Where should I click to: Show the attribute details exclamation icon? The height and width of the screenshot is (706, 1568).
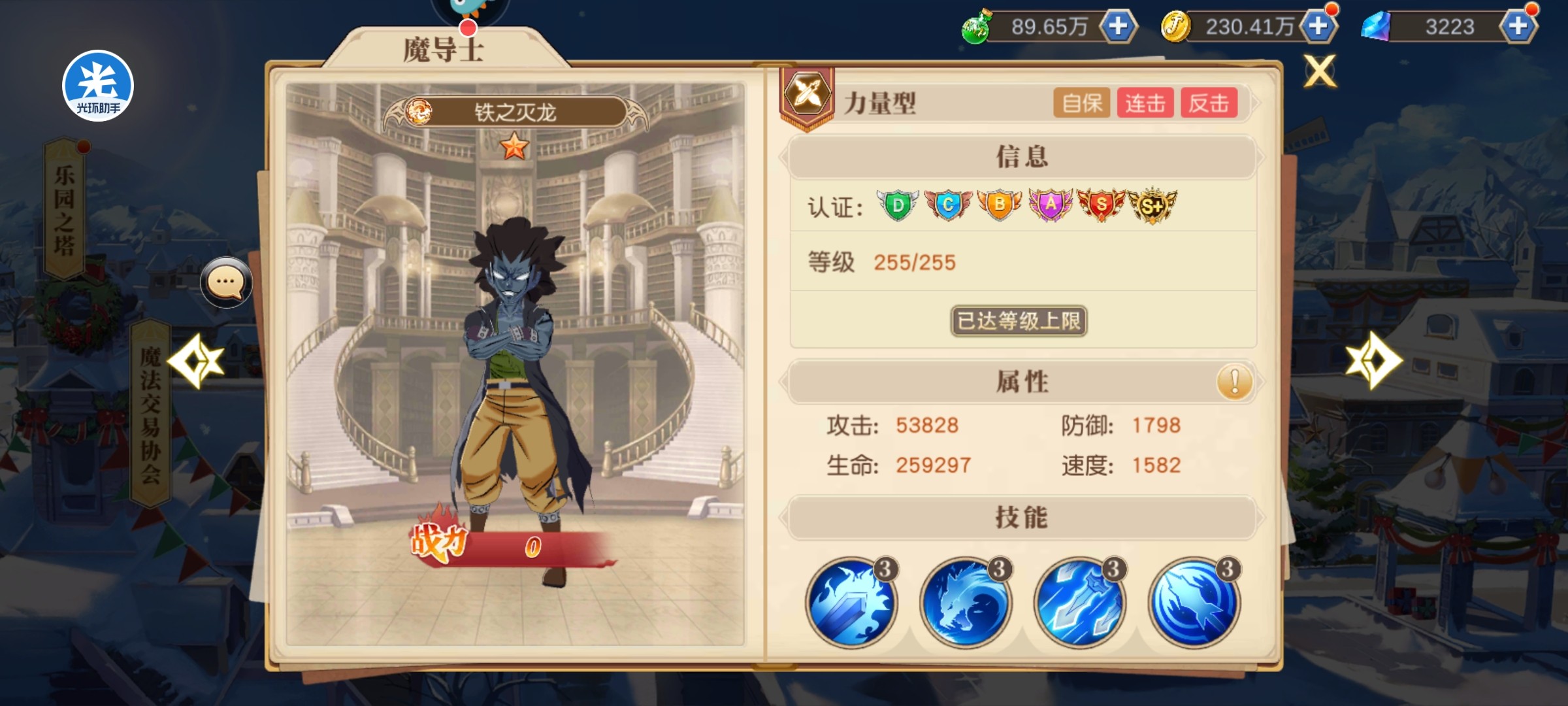click(1234, 382)
